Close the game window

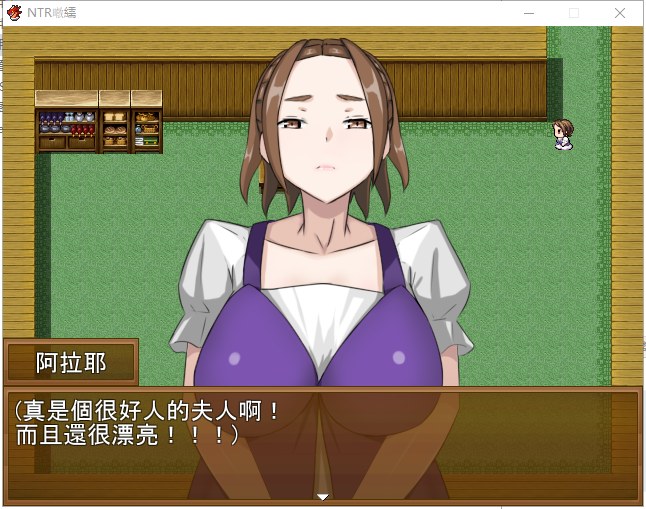click(x=620, y=13)
